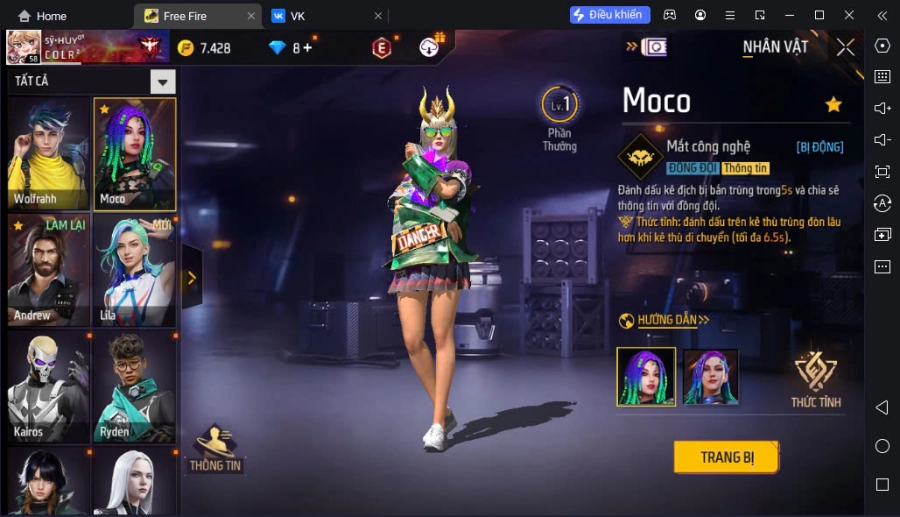
Task: Choose the Ryden character card
Action: pos(135,386)
